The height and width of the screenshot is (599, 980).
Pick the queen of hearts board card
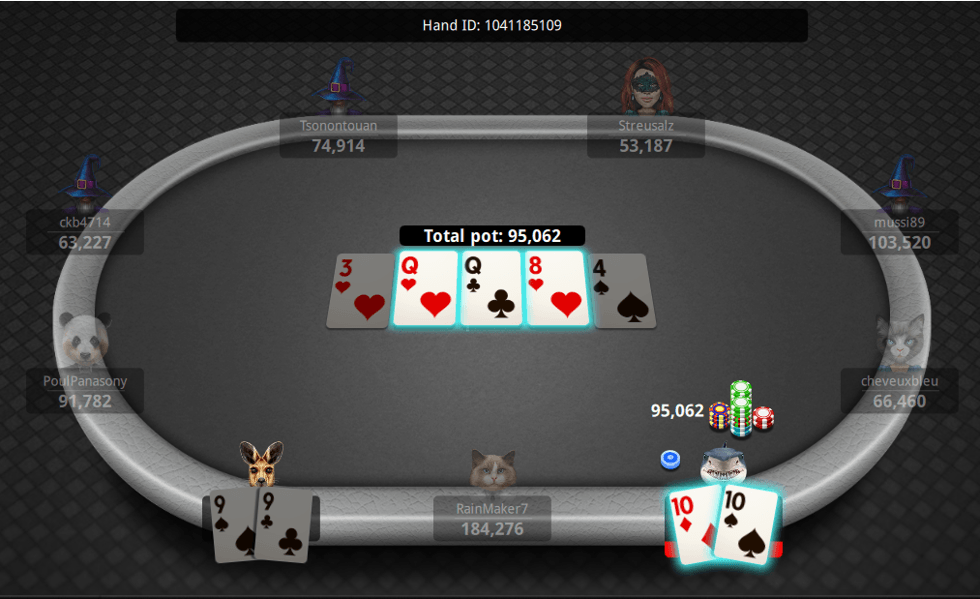pos(425,289)
